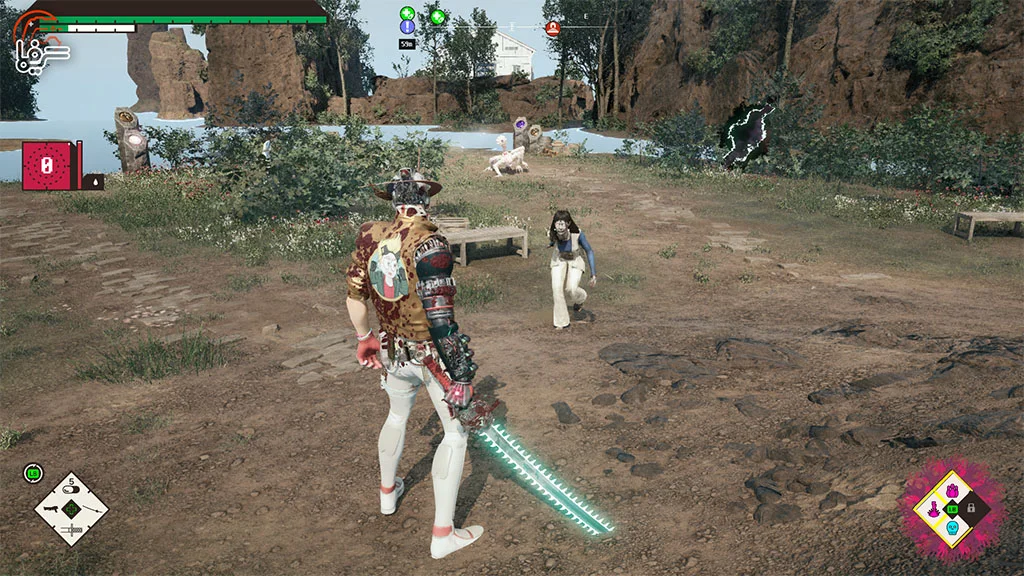Click the green crosshair center of weapon wheel
This screenshot has width=1024, height=576.
71,509
